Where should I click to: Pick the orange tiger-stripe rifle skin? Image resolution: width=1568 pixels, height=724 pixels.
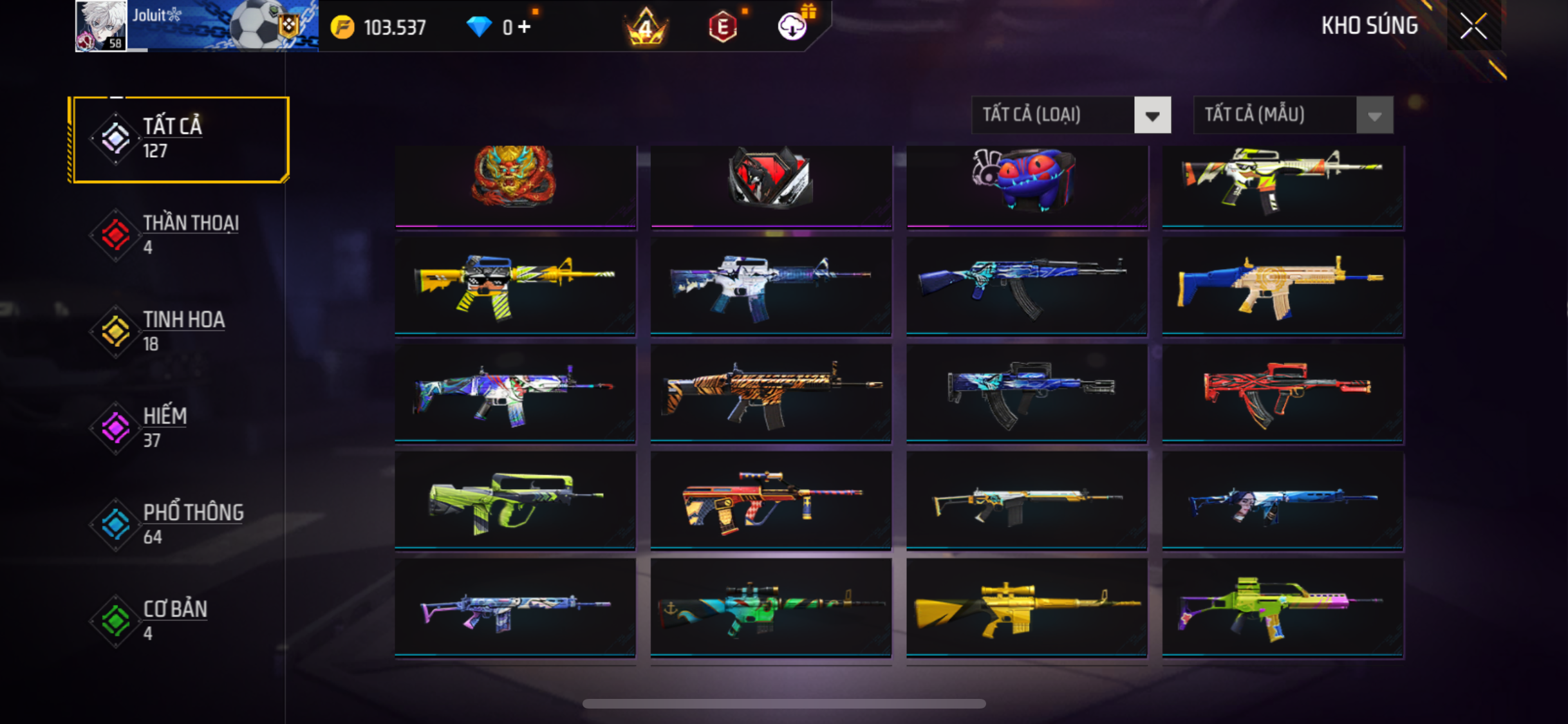click(x=770, y=393)
